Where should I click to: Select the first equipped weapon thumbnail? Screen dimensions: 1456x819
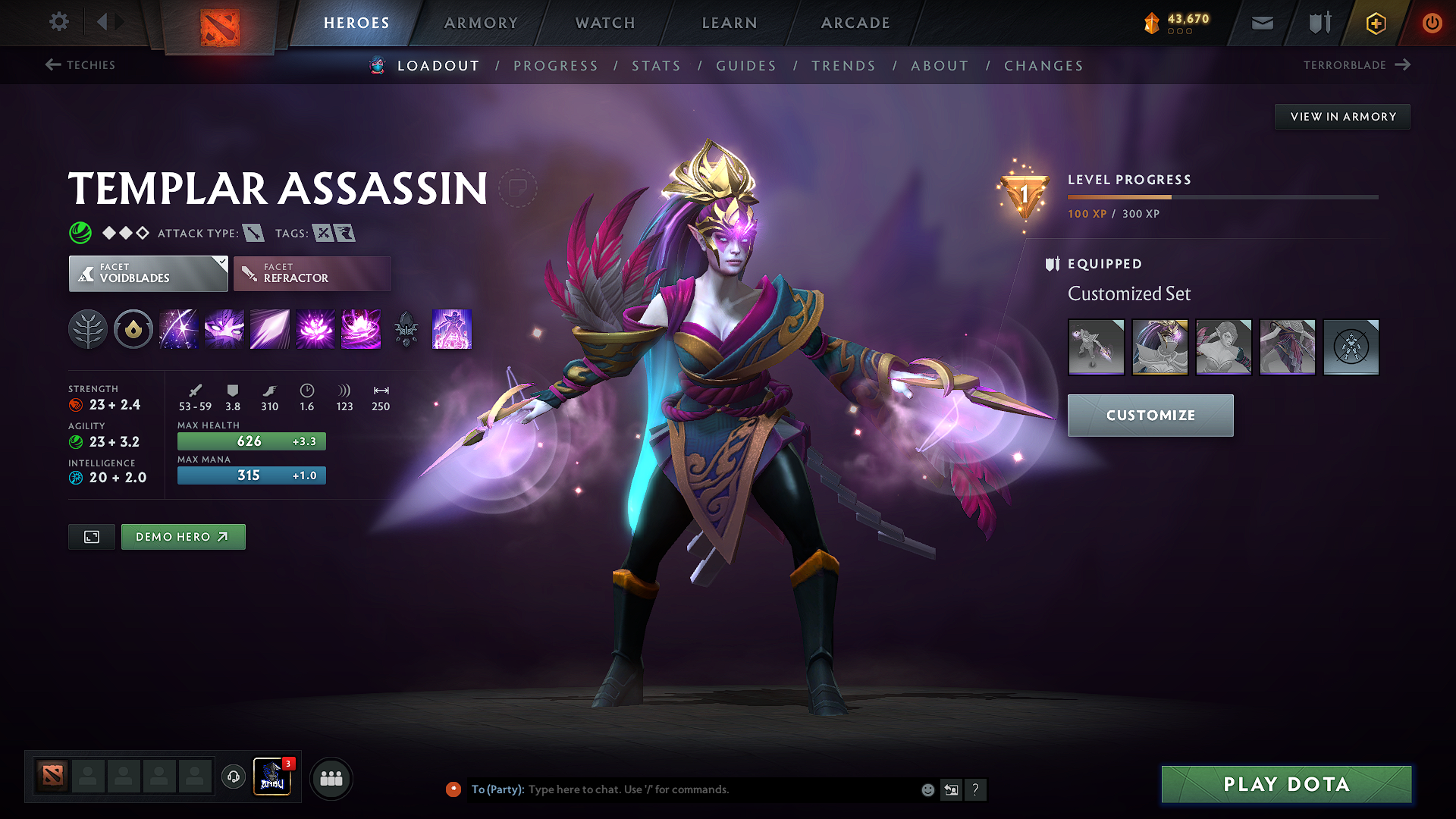pyautogui.click(x=1097, y=347)
